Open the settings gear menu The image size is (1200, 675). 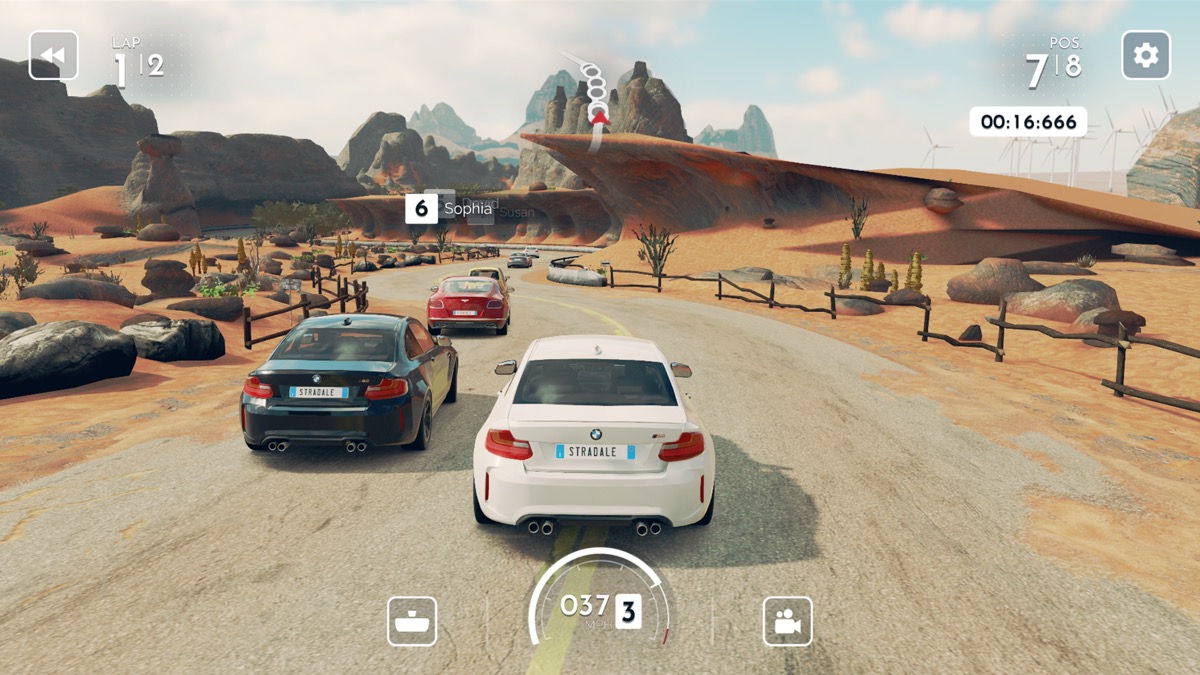pos(1146,56)
